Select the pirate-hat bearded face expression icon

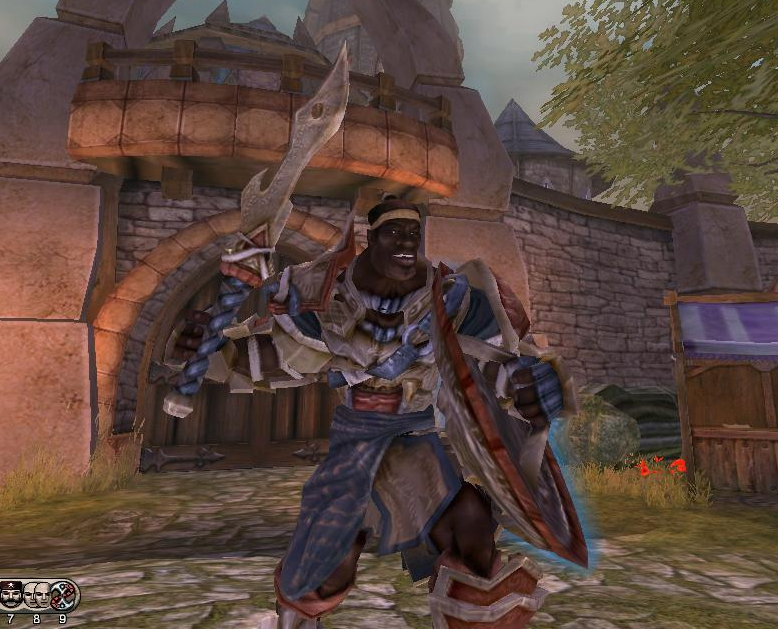12,595
